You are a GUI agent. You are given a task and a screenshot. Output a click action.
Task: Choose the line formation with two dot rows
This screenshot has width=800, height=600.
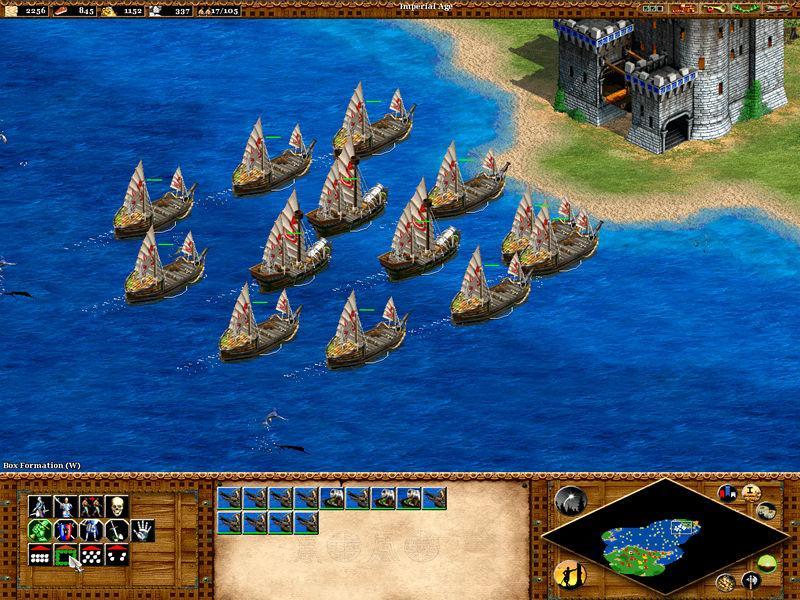click(x=41, y=554)
